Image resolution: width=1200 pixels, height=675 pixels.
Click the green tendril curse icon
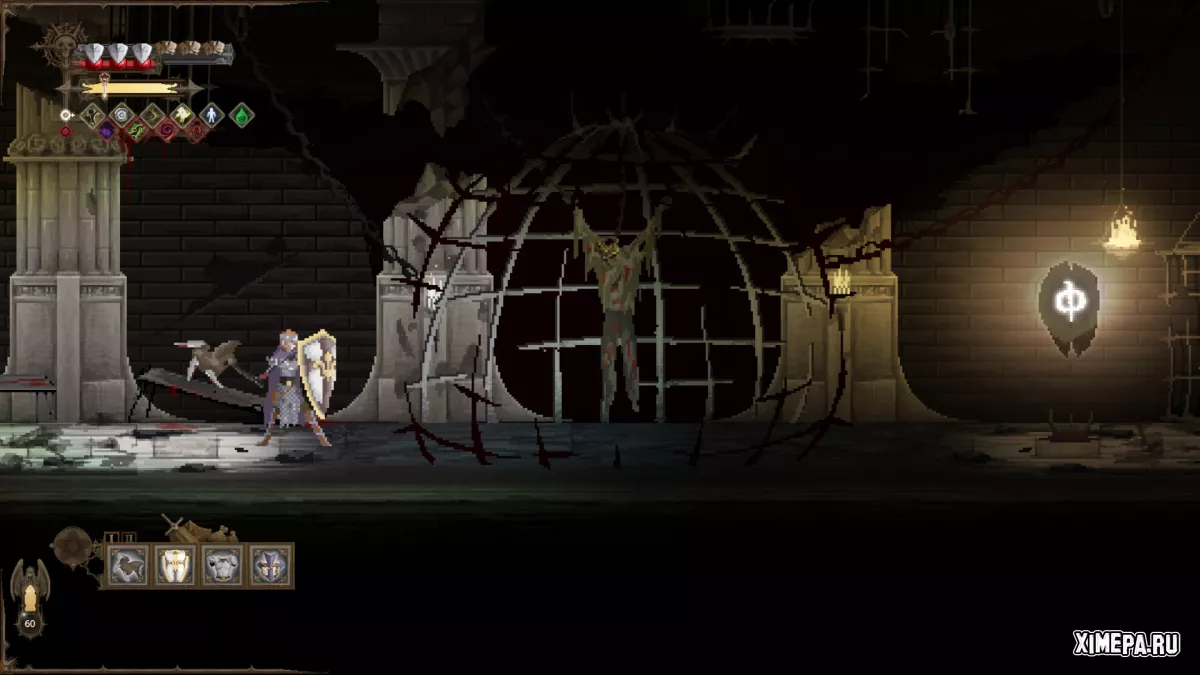coord(137,131)
